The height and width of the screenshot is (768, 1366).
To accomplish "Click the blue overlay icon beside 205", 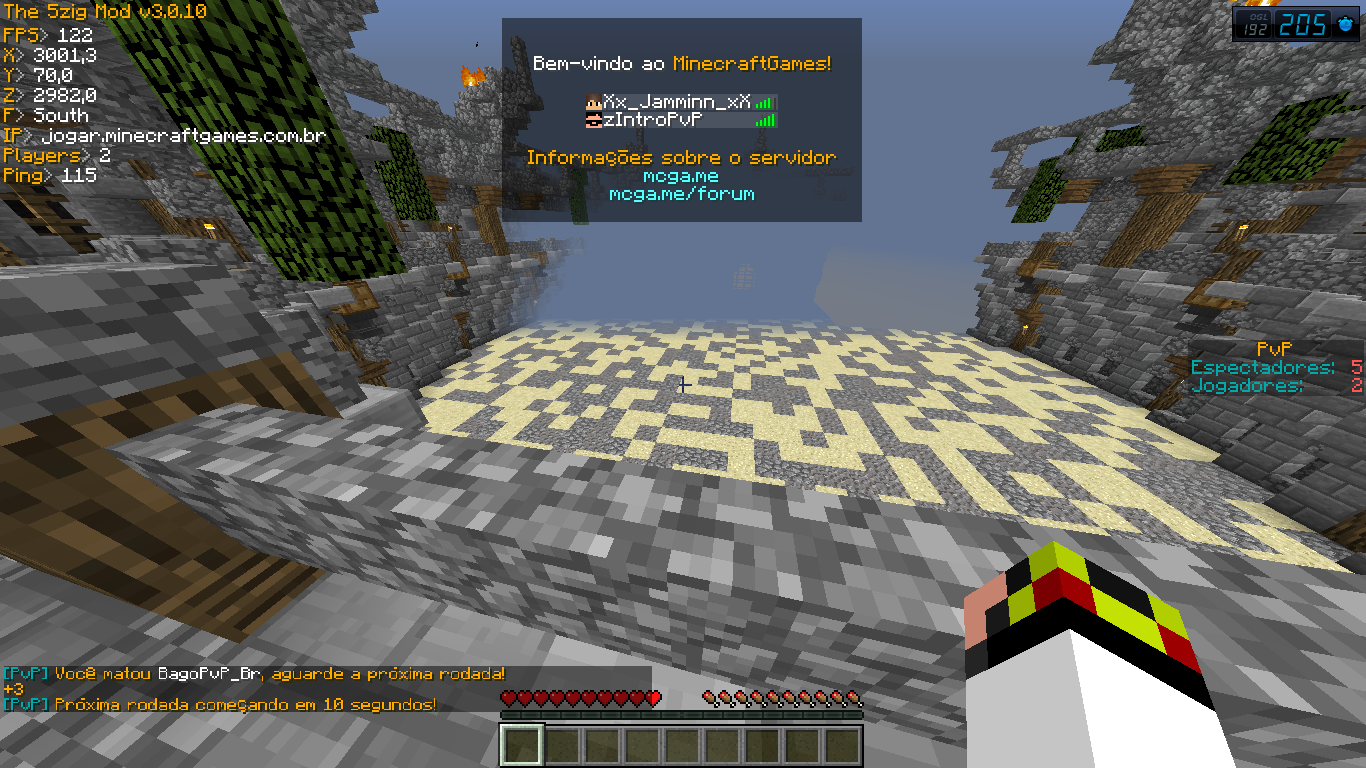I will pos(1344,24).
